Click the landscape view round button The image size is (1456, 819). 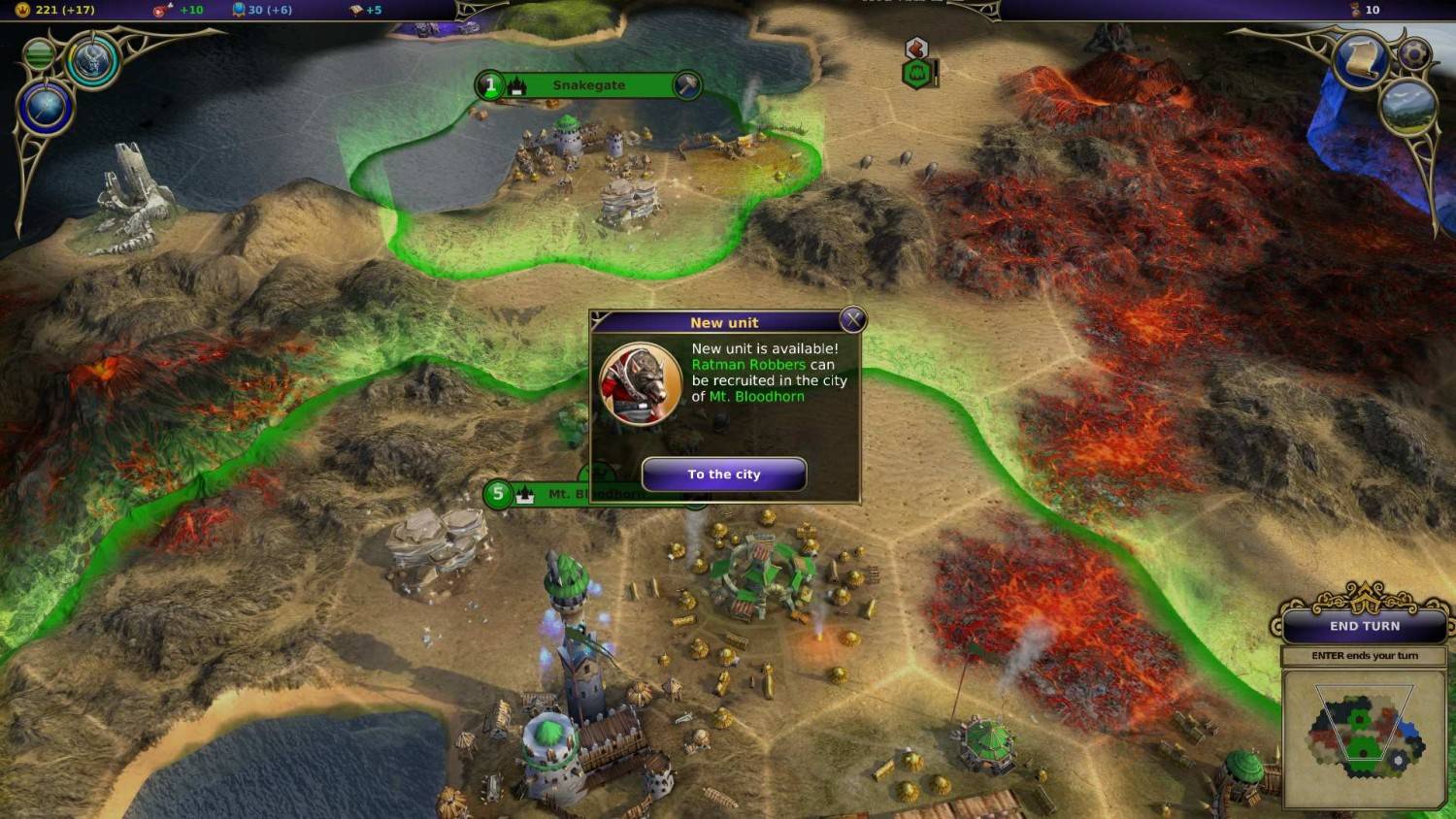coord(1407,107)
